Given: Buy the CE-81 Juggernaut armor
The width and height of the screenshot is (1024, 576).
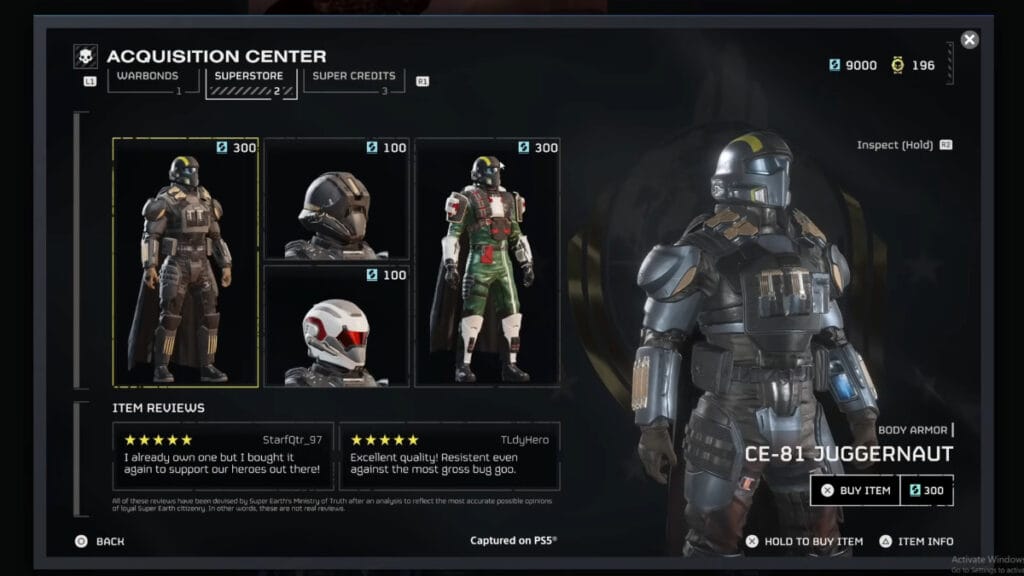Looking at the screenshot, I should [x=855, y=490].
